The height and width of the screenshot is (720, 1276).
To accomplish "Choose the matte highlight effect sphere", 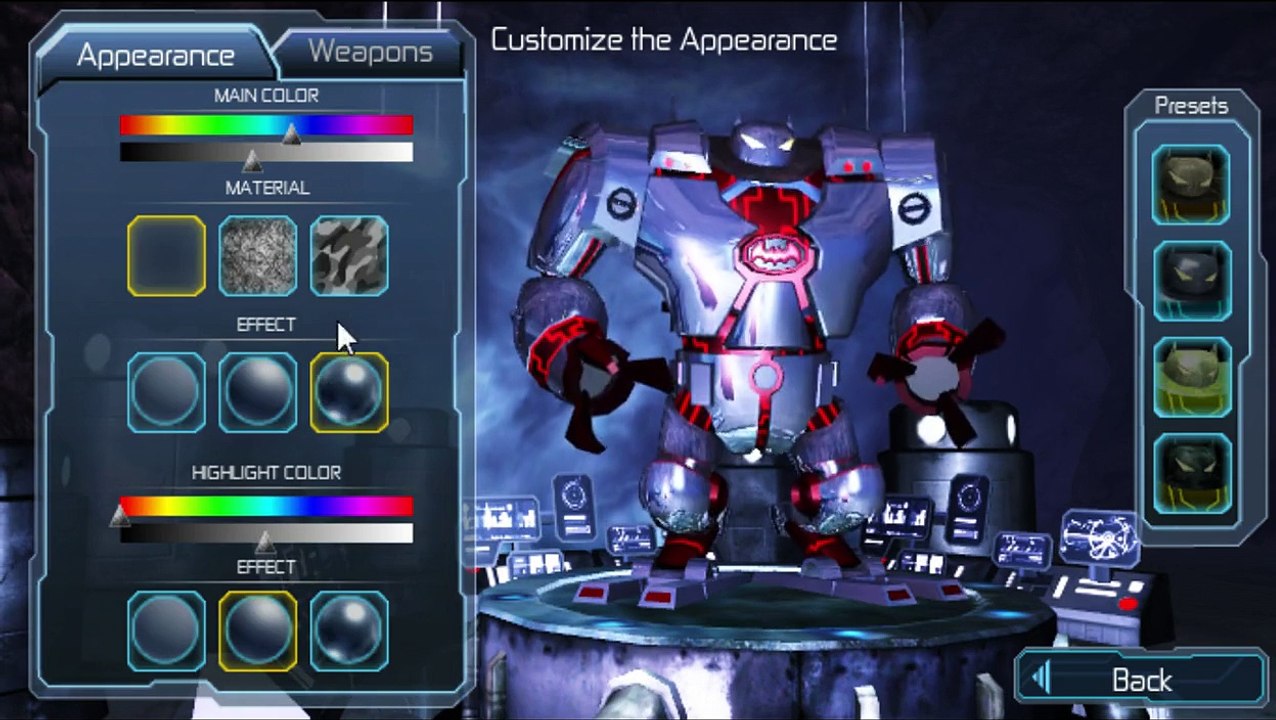I will 167,631.
